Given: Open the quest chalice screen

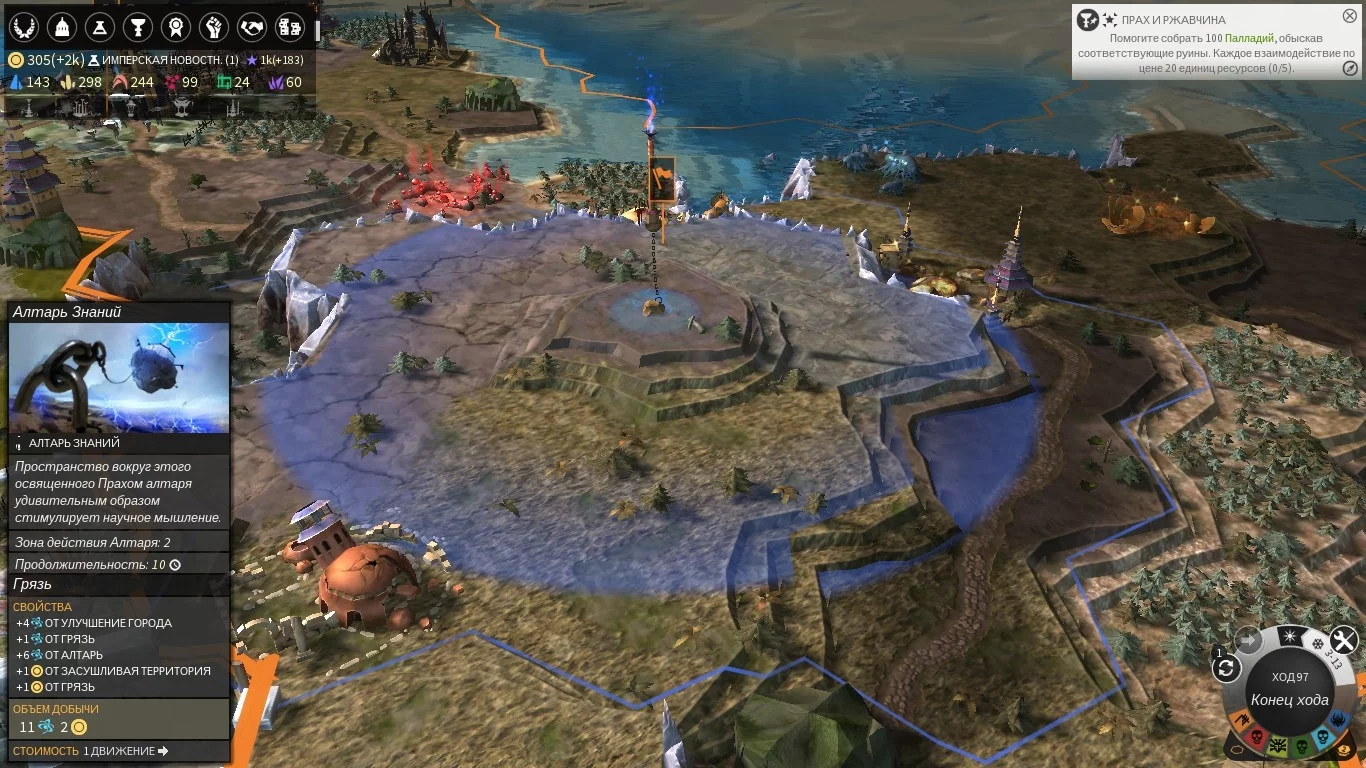Looking at the screenshot, I should point(139,25).
